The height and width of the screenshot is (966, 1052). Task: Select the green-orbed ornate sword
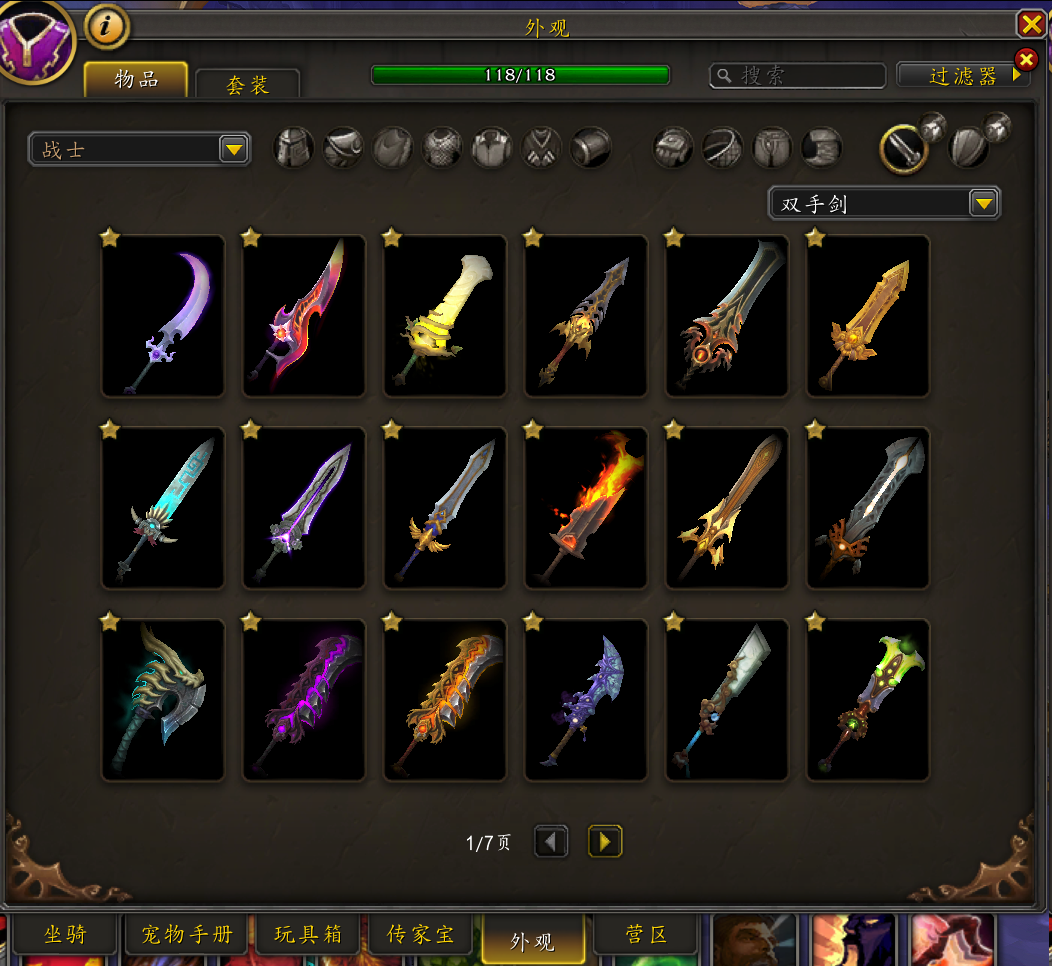[868, 700]
